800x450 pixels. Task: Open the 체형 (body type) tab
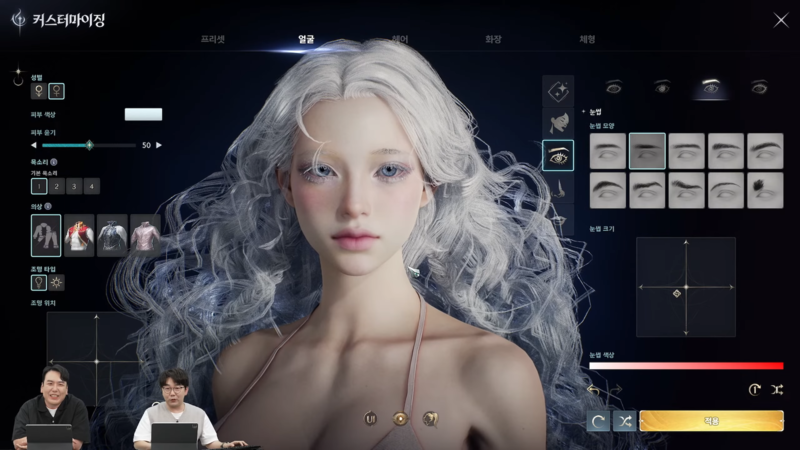587,39
